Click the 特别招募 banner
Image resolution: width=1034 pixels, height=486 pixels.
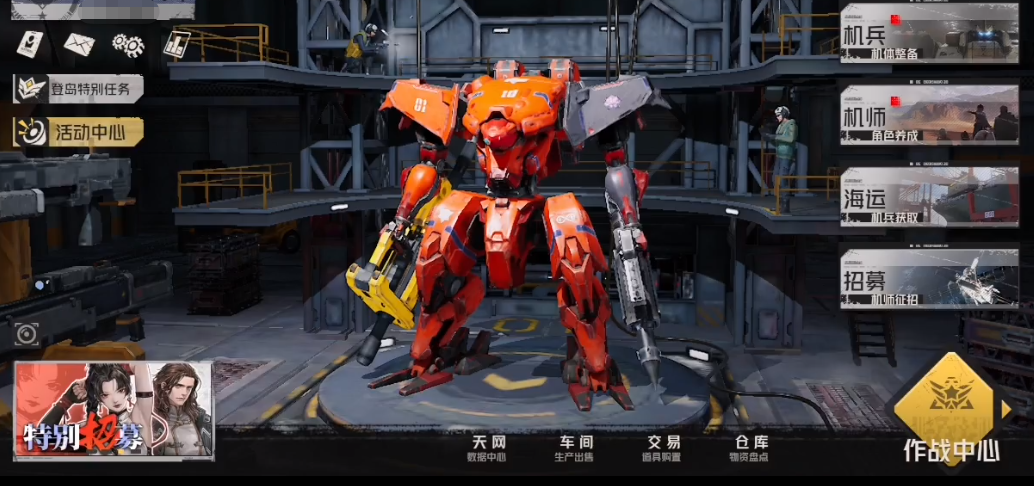113,410
